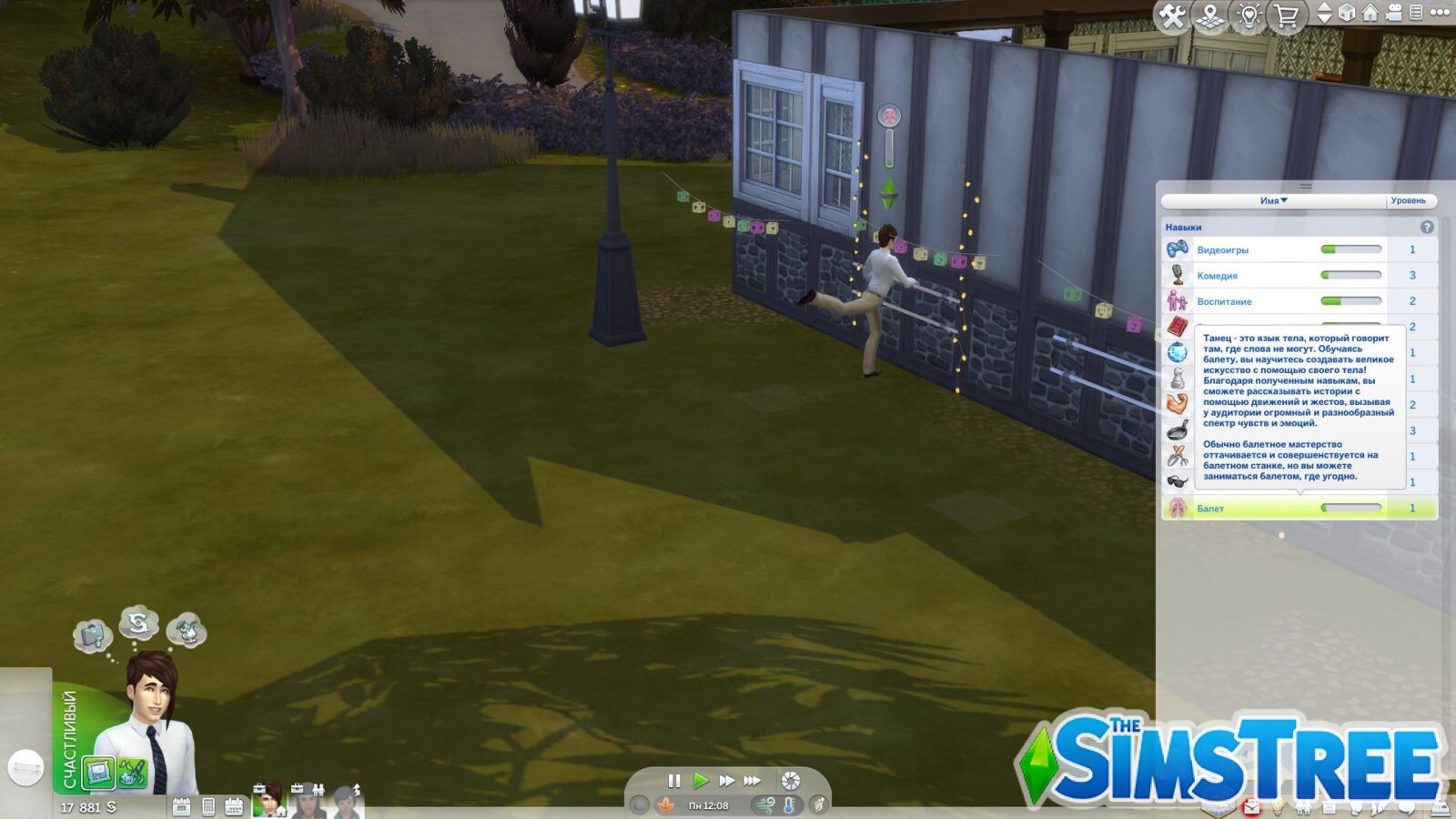
Task: Pause the game with the pause button
Action: click(x=673, y=779)
